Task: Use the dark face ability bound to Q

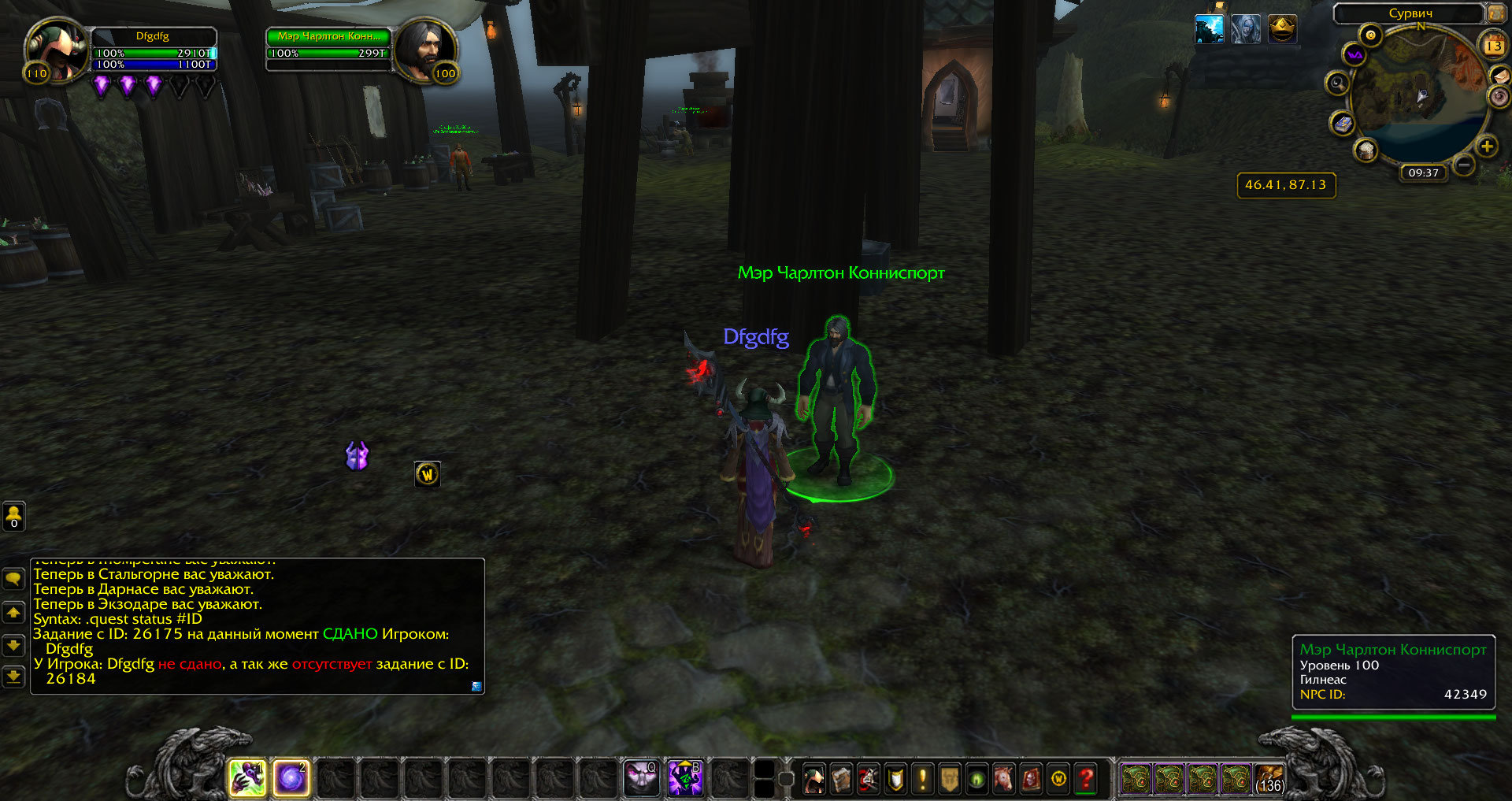Action: pos(641,779)
